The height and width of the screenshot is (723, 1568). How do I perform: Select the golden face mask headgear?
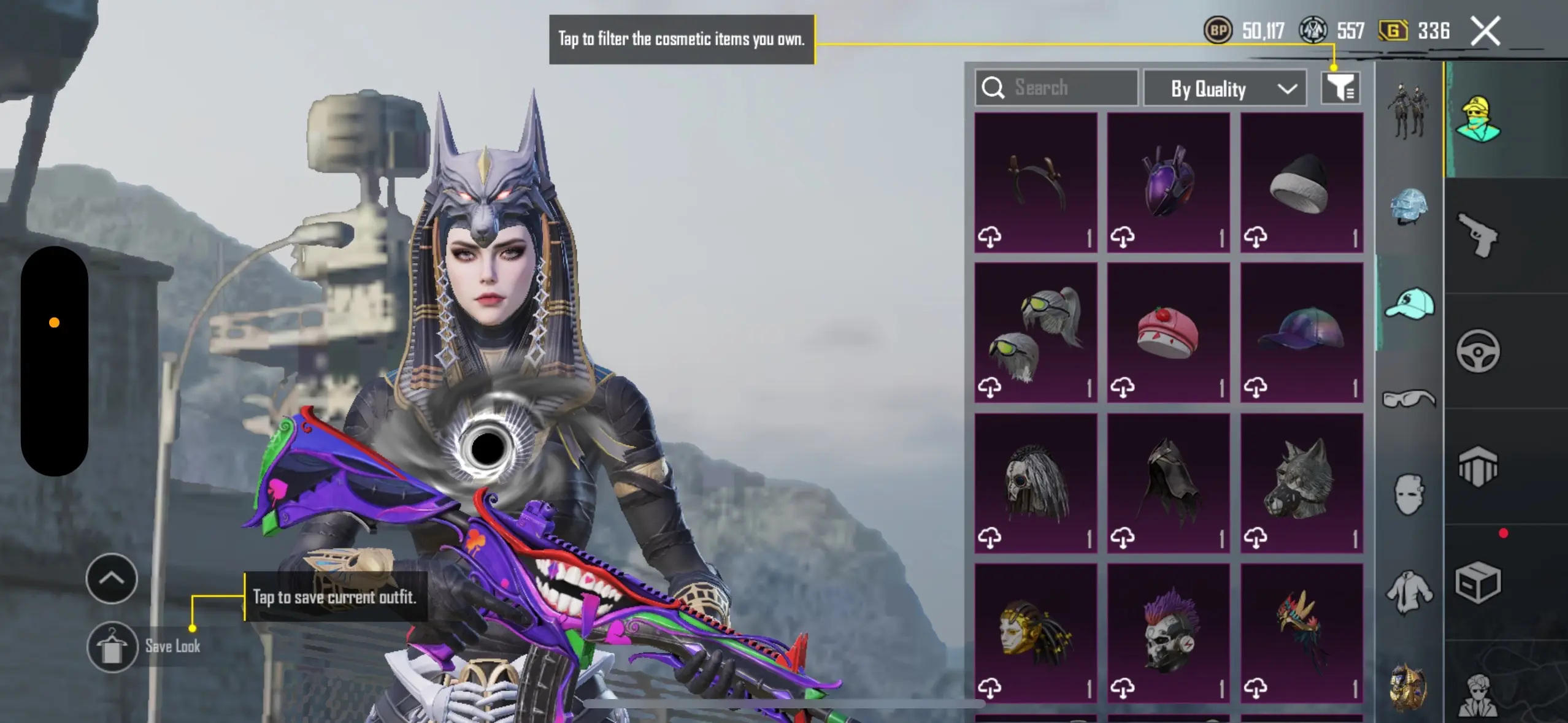(x=1036, y=633)
